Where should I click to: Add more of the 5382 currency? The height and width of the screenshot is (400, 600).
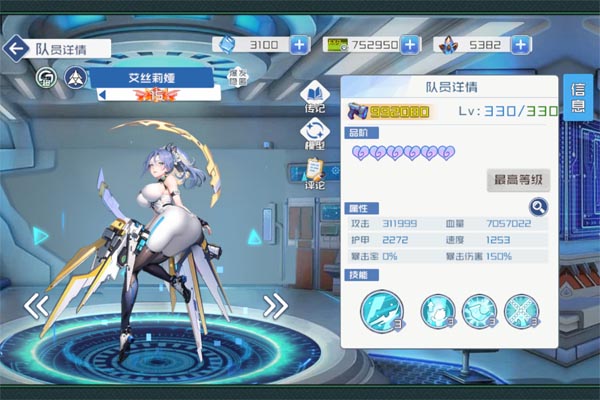522,45
